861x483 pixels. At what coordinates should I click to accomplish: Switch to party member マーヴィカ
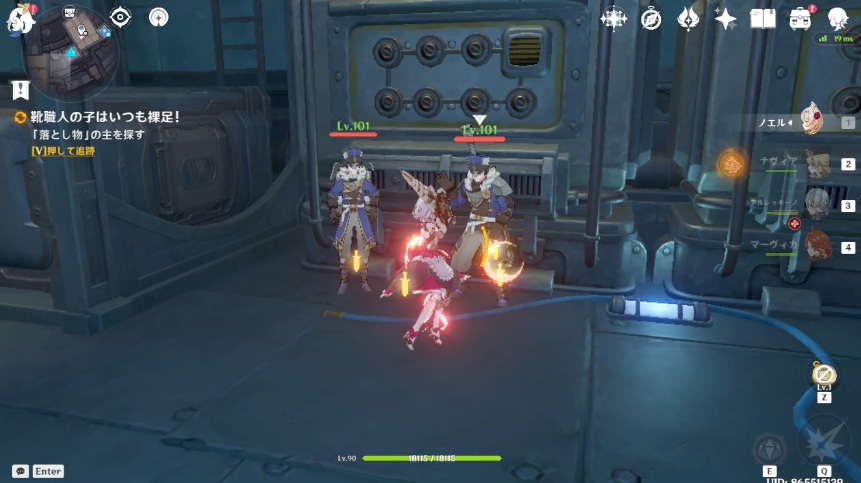pos(812,246)
